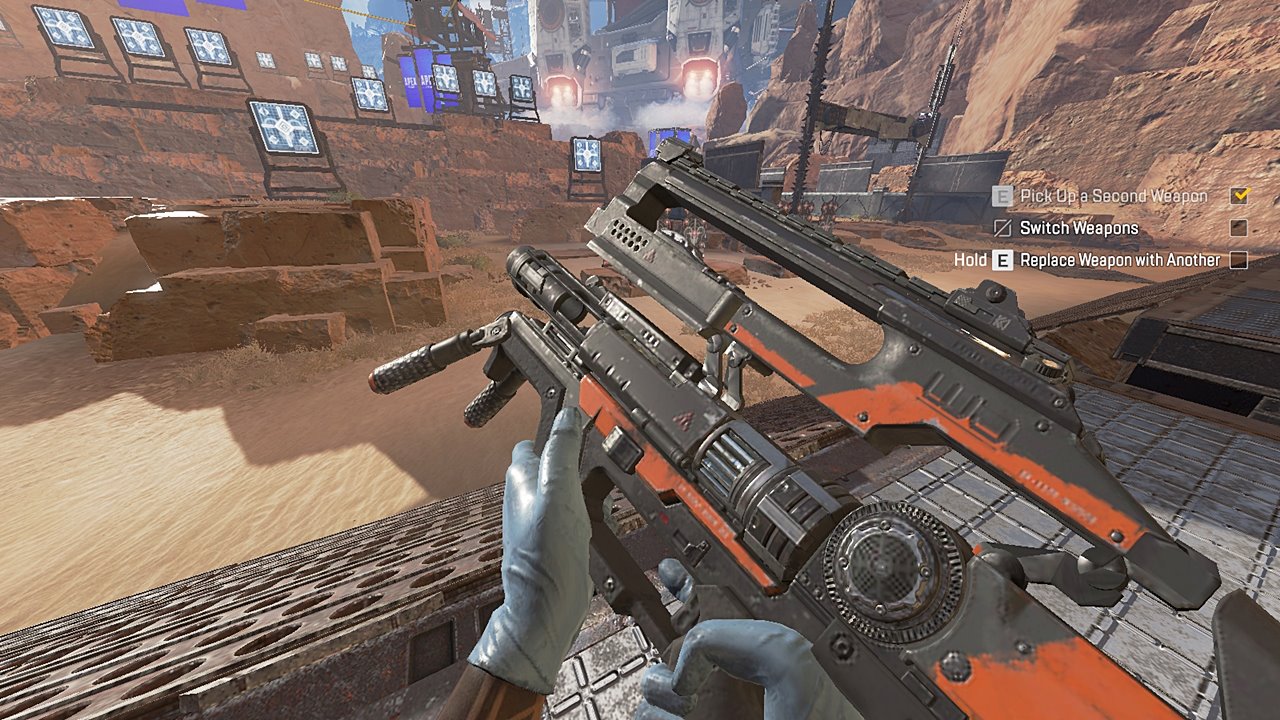
Task: Toggle the checked box beside Pick Up a Second Weapon
Action: point(1240,196)
